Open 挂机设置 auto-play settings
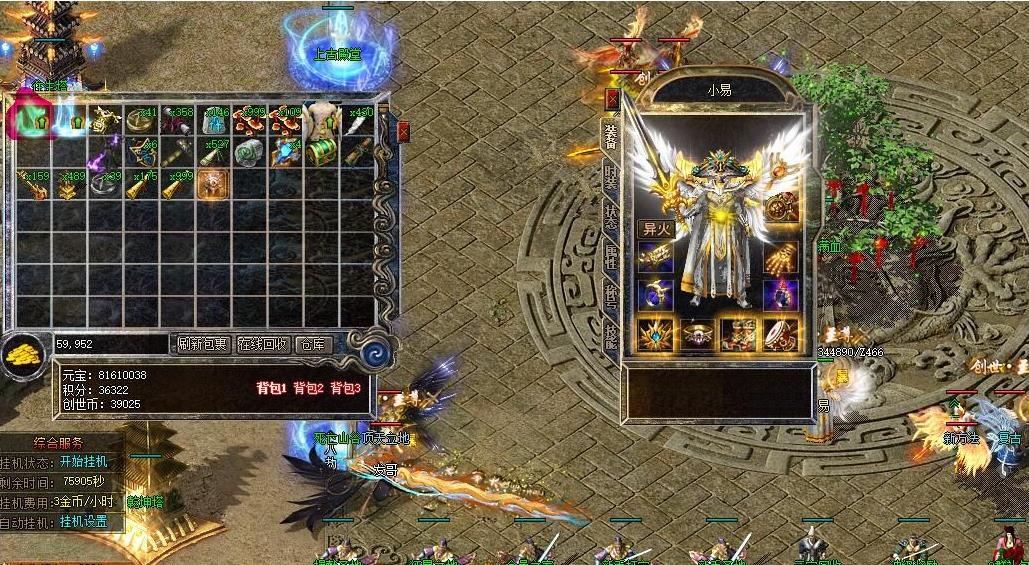1029x565 pixels. [x=83, y=522]
